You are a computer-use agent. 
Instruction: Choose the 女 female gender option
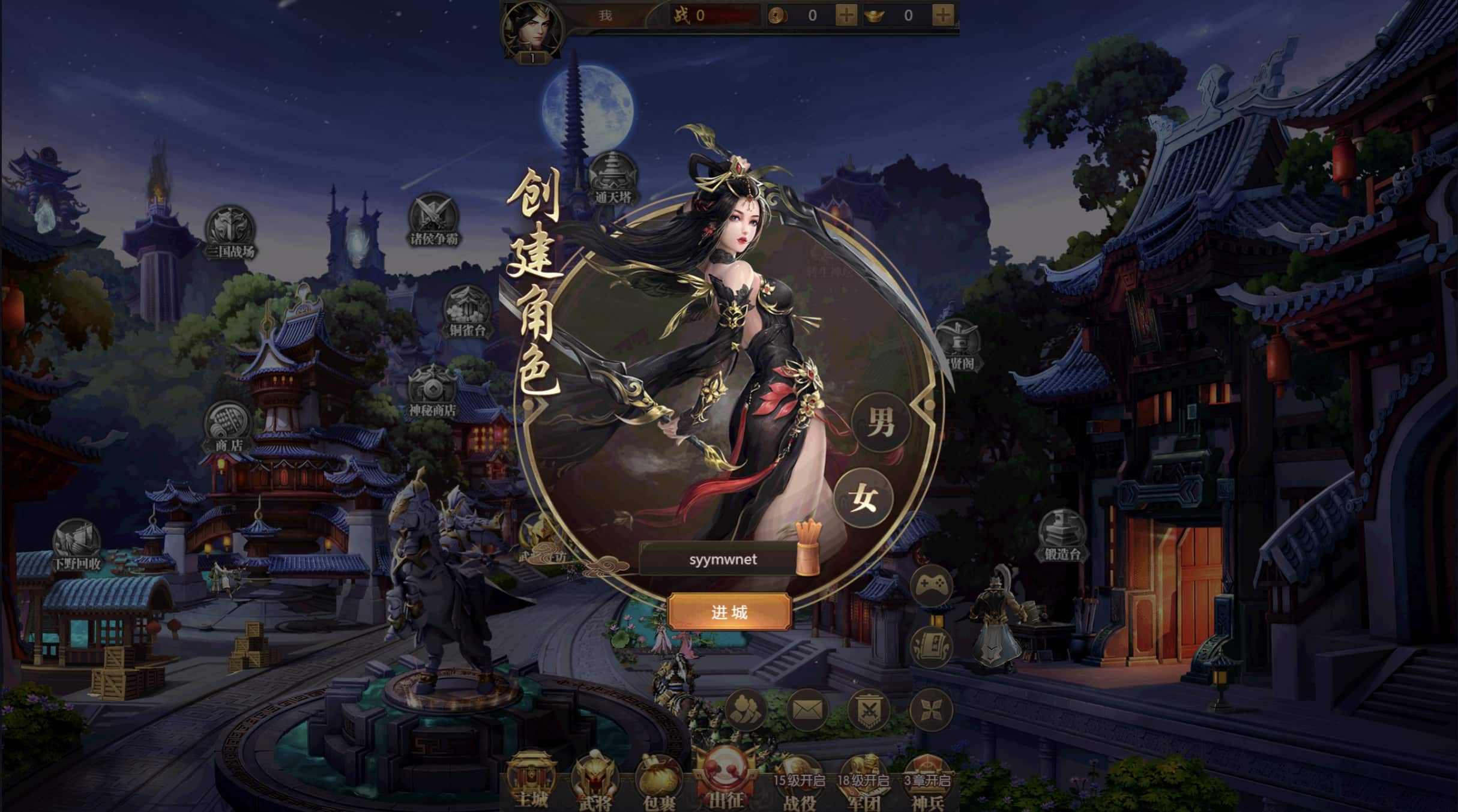863,498
